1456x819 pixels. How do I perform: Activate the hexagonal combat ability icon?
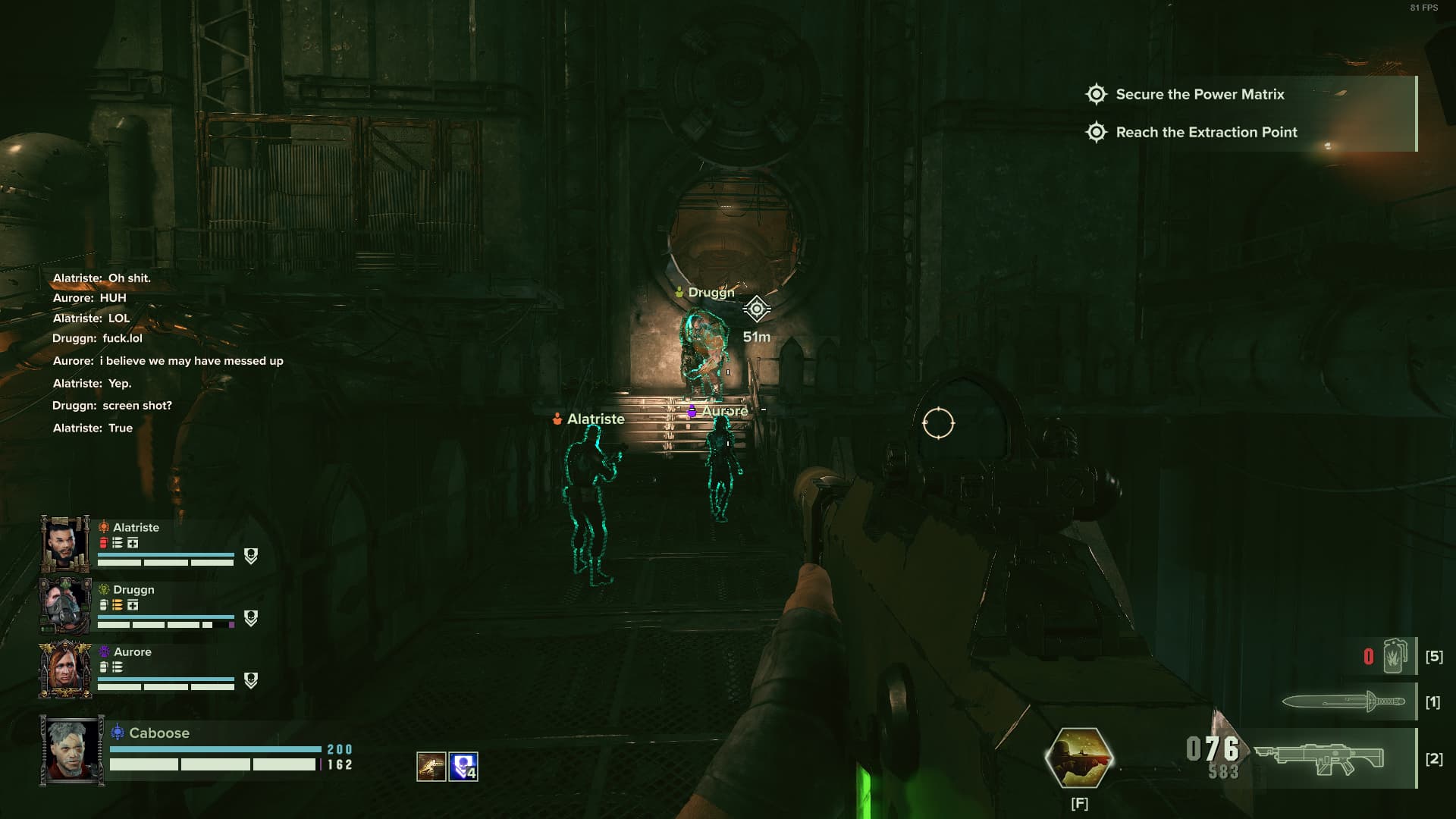[x=1078, y=758]
